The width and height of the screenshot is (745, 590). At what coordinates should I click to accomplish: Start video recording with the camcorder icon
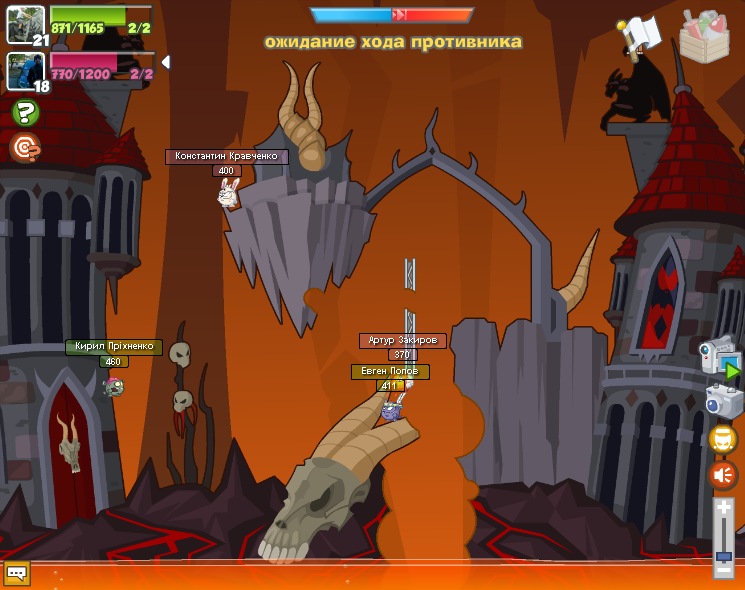719,355
